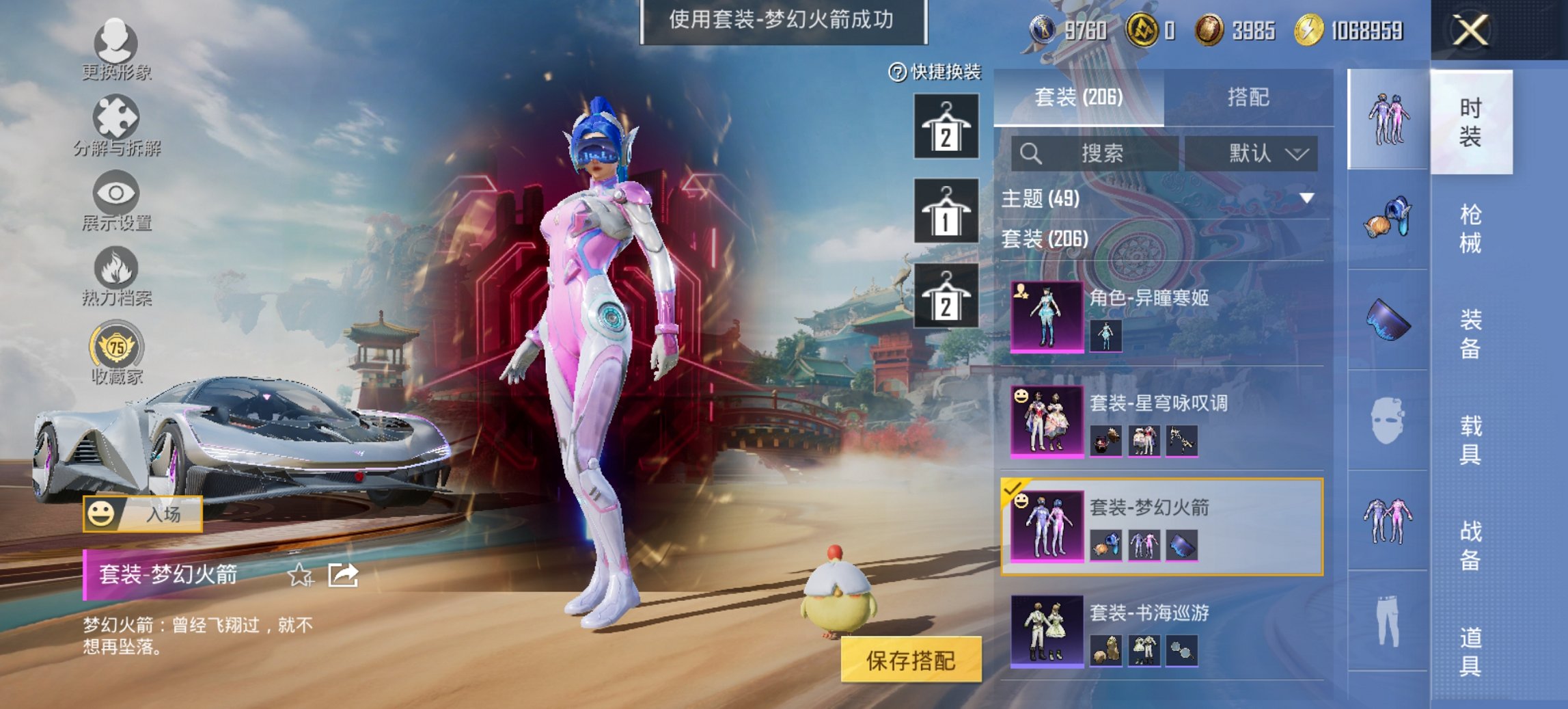
Task: Open the 展示设置 display settings
Action: click(x=116, y=205)
